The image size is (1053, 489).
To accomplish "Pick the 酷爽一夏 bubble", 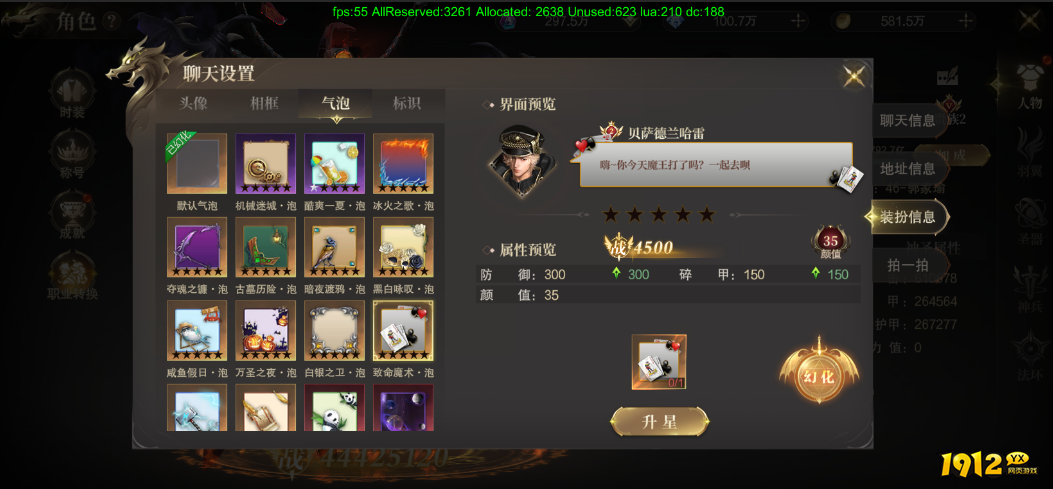I will (334, 164).
